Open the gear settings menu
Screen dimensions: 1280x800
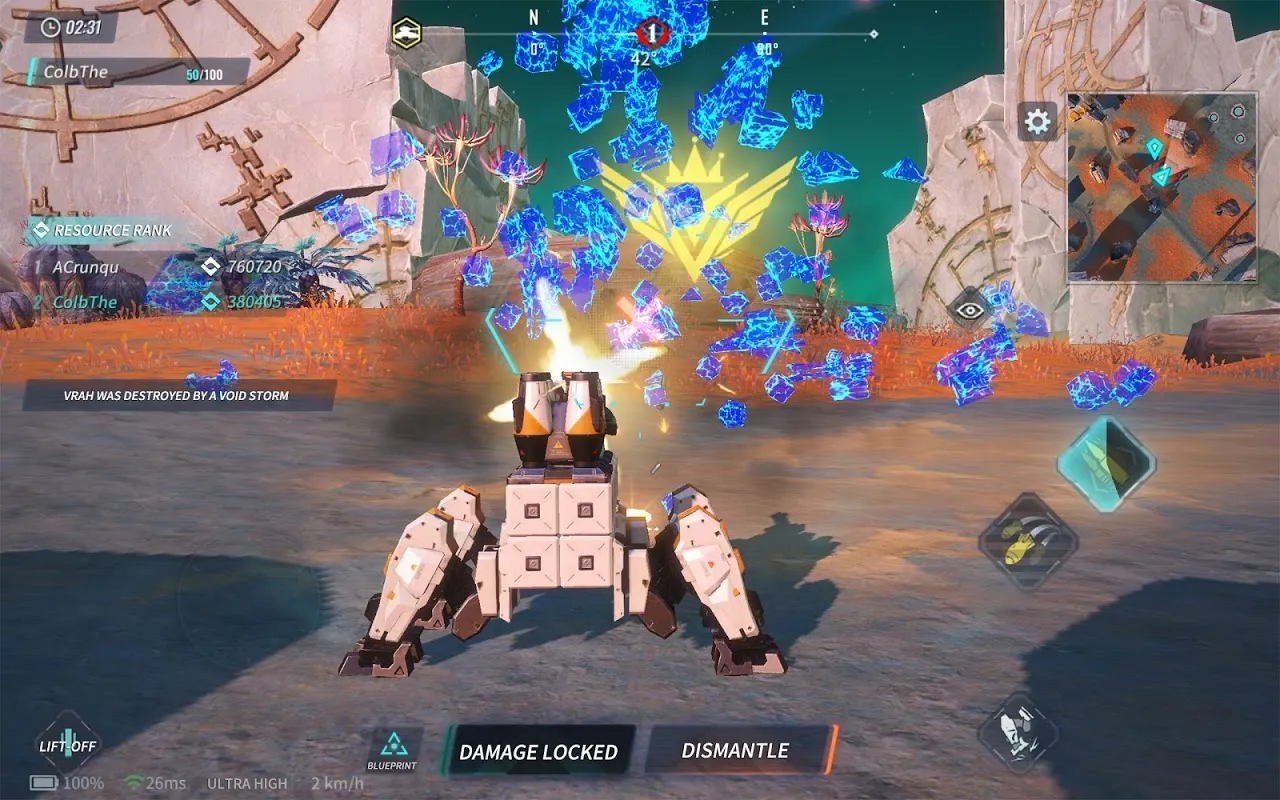point(1038,122)
